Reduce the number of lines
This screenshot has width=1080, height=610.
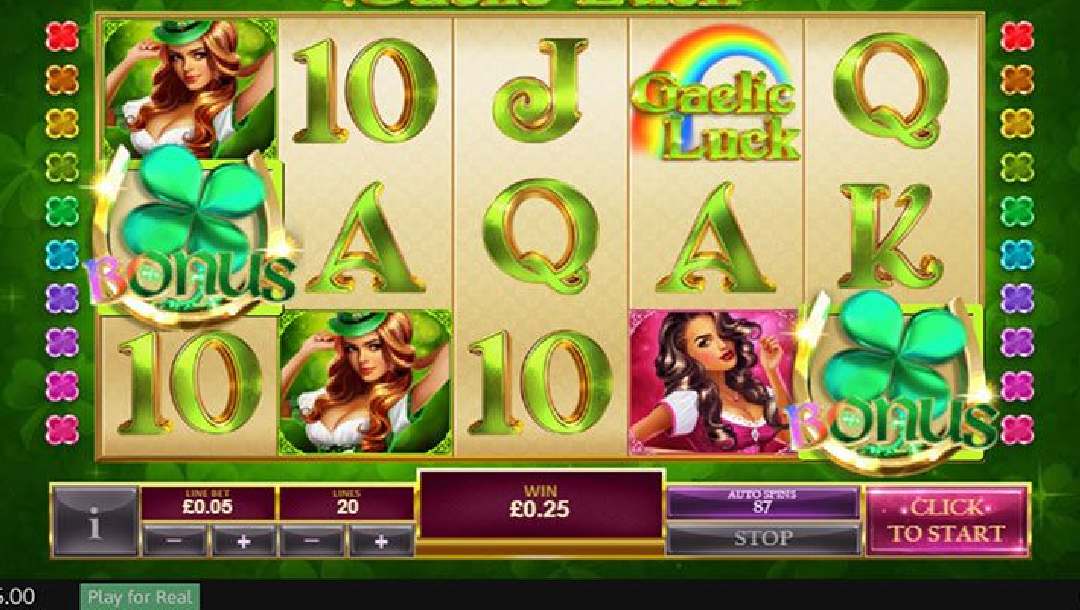[312, 541]
